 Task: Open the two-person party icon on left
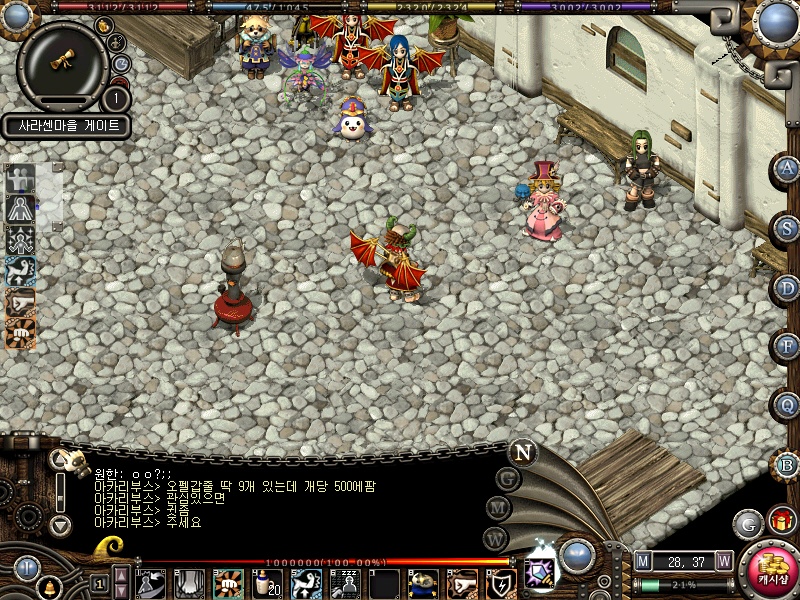click(x=20, y=180)
